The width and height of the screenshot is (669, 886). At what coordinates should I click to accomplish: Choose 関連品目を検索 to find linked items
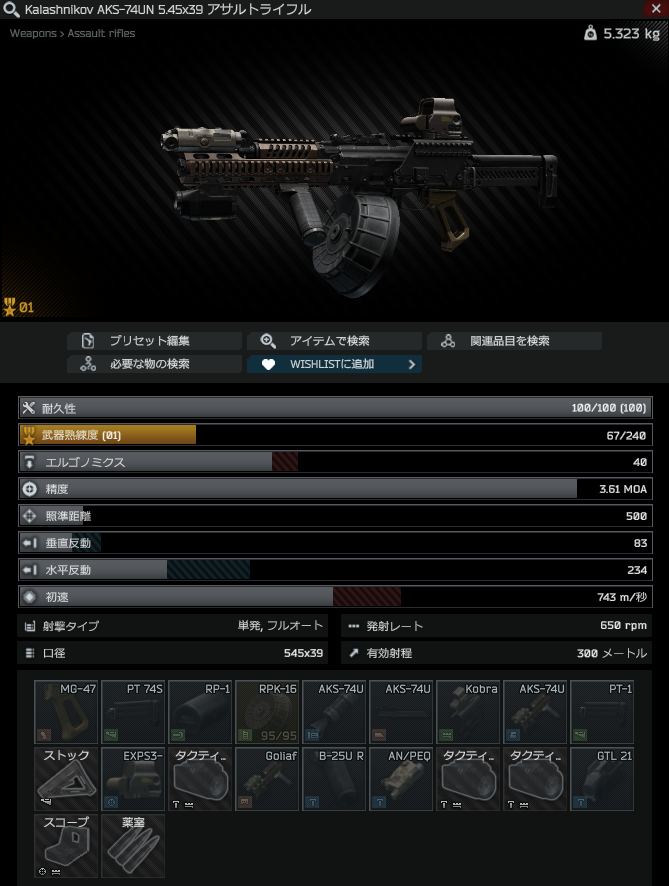(514, 341)
